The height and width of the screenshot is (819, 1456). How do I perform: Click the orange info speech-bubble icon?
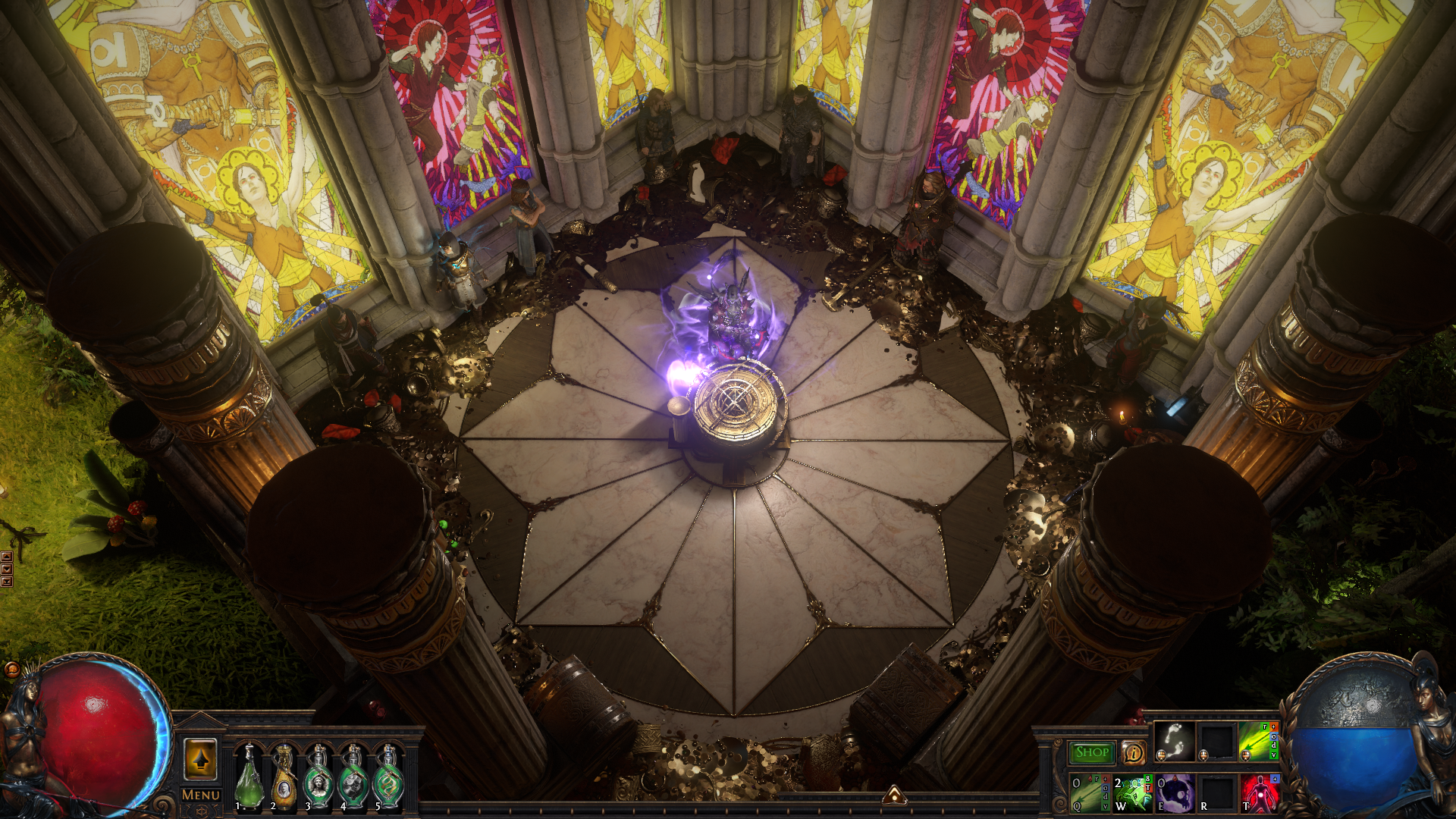tap(1134, 752)
